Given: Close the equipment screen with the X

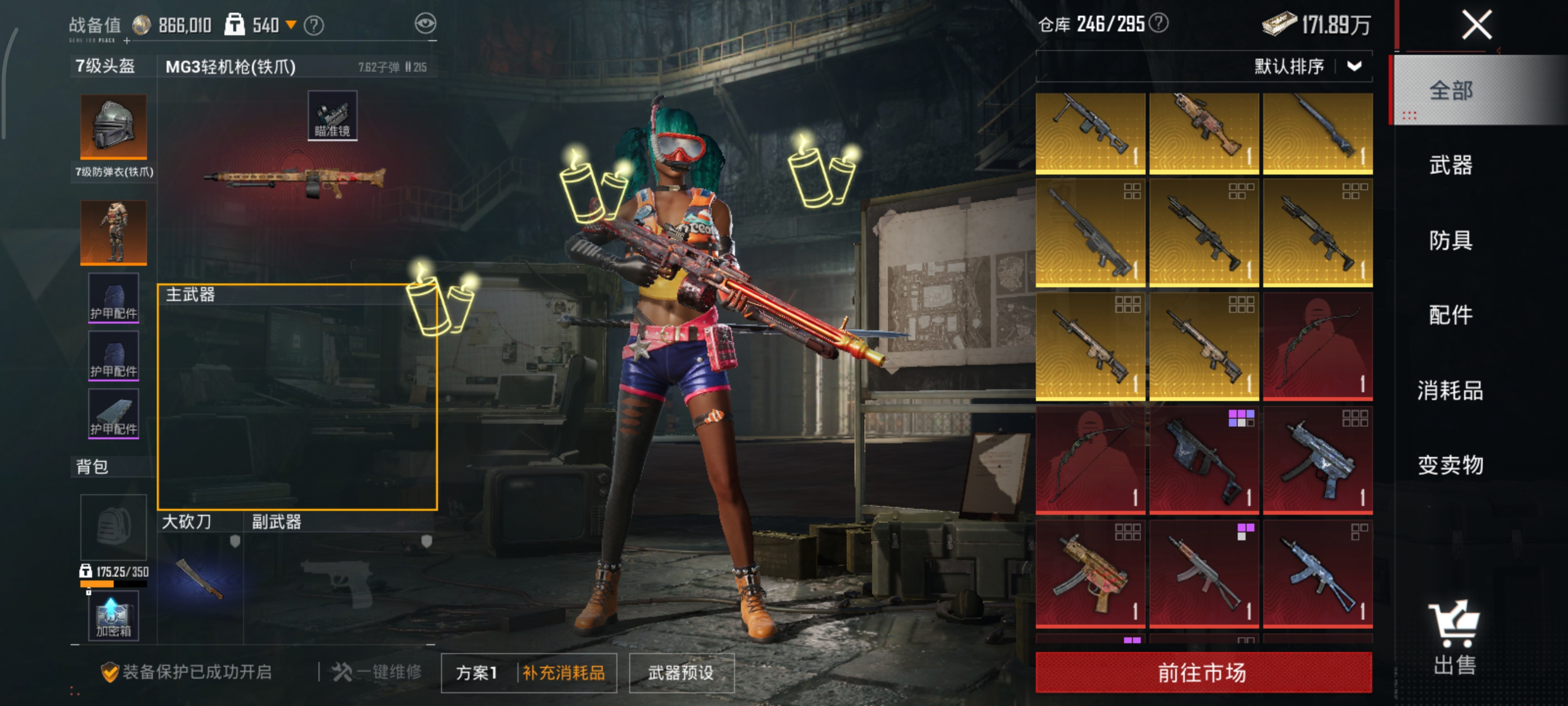Looking at the screenshot, I should [x=1477, y=25].
